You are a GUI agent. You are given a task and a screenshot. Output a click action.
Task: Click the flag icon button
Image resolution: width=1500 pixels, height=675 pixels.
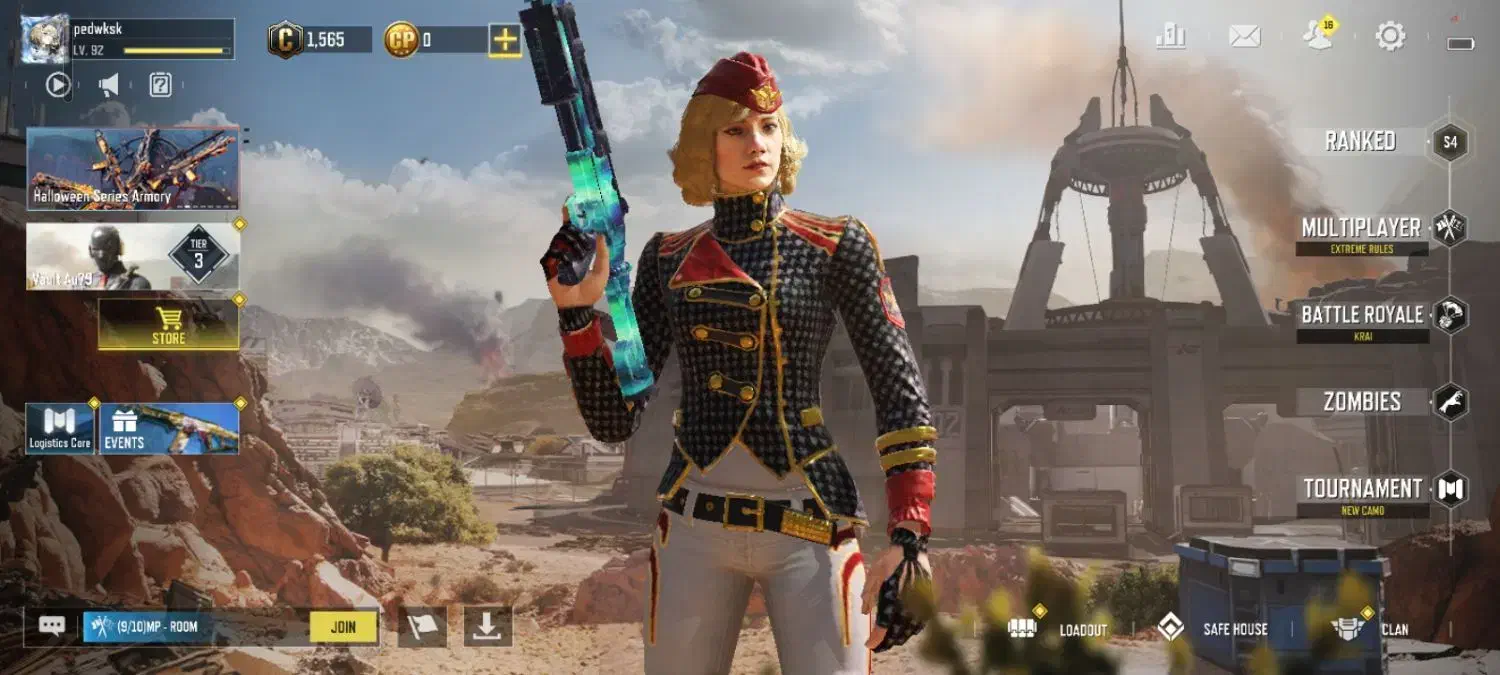(x=422, y=627)
